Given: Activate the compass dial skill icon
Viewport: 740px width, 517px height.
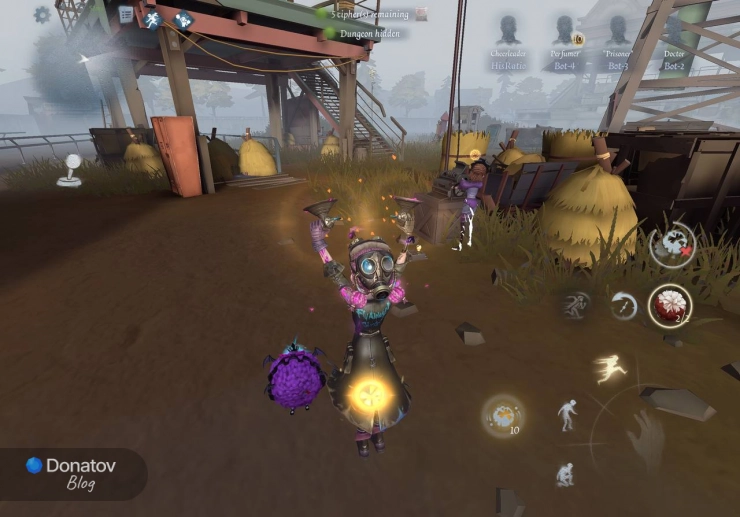Looking at the screenshot, I should click(x=624, y=305).
